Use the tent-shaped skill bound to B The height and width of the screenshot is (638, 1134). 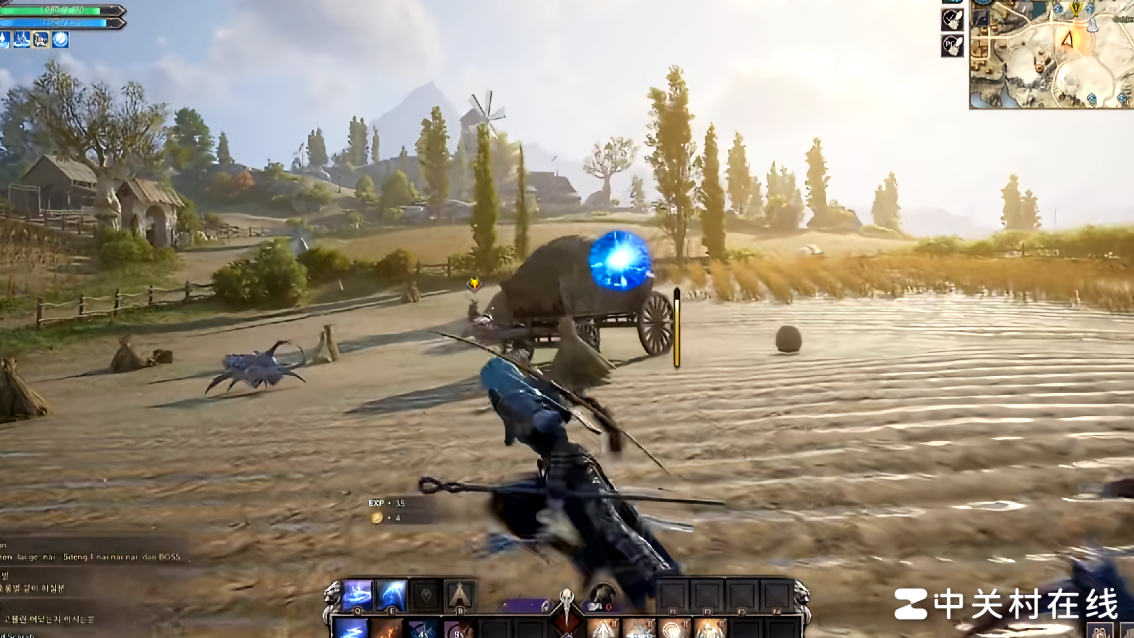pyautogui.click(x=459, y=594)
